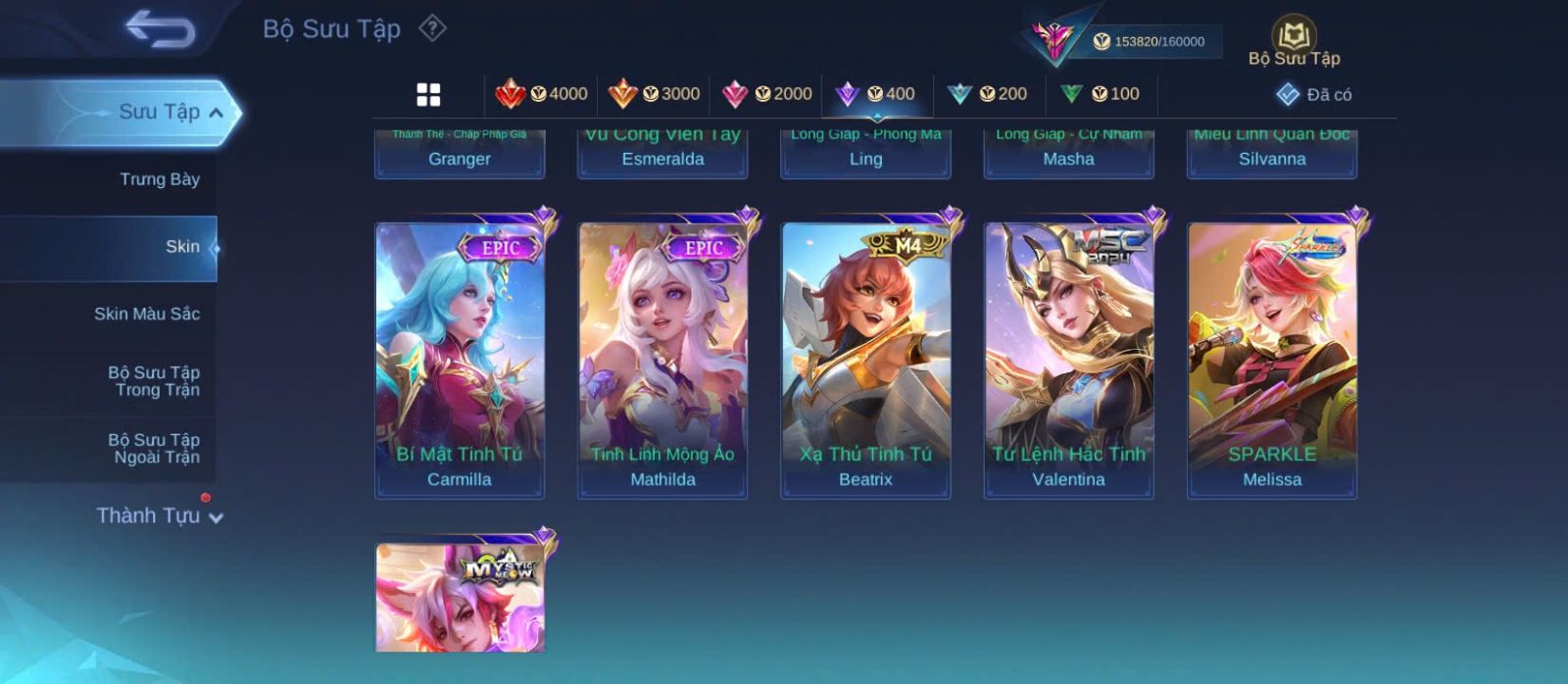
Task: Filter skins by 3000 point tier
Action: 654,94
